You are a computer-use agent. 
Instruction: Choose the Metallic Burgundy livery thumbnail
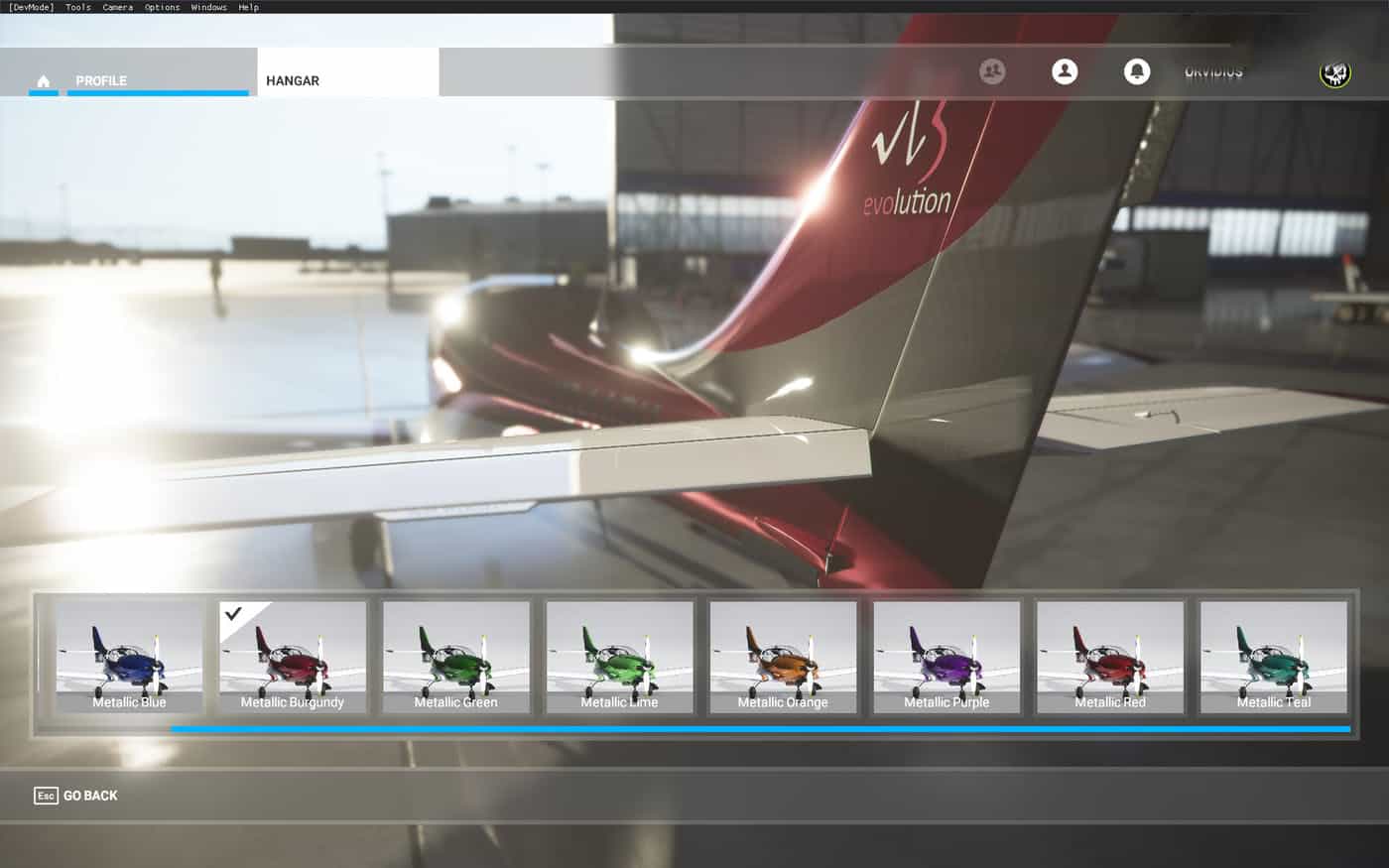[x=293, y=657]
